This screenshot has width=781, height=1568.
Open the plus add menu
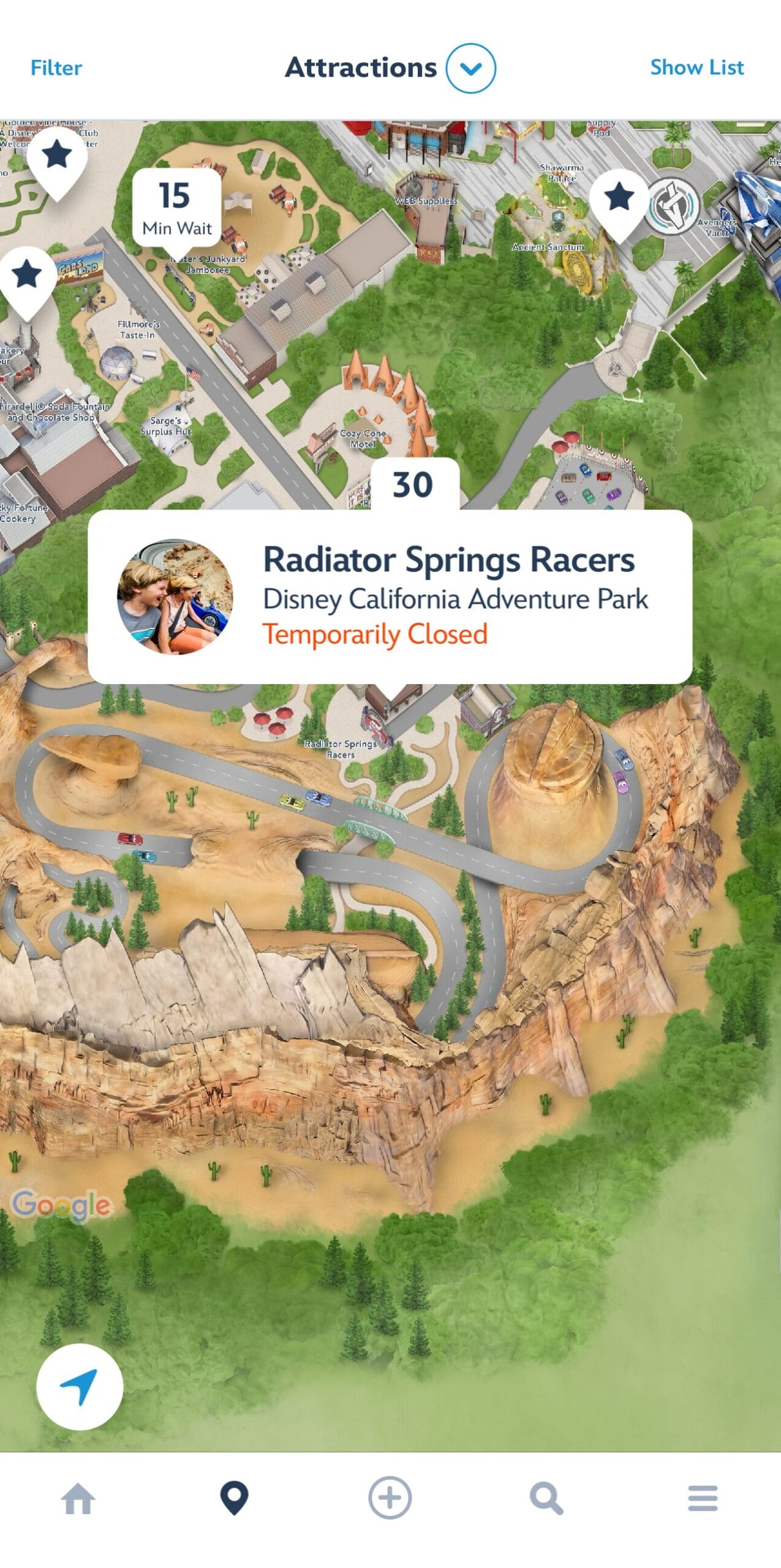tap(390, 1498)
